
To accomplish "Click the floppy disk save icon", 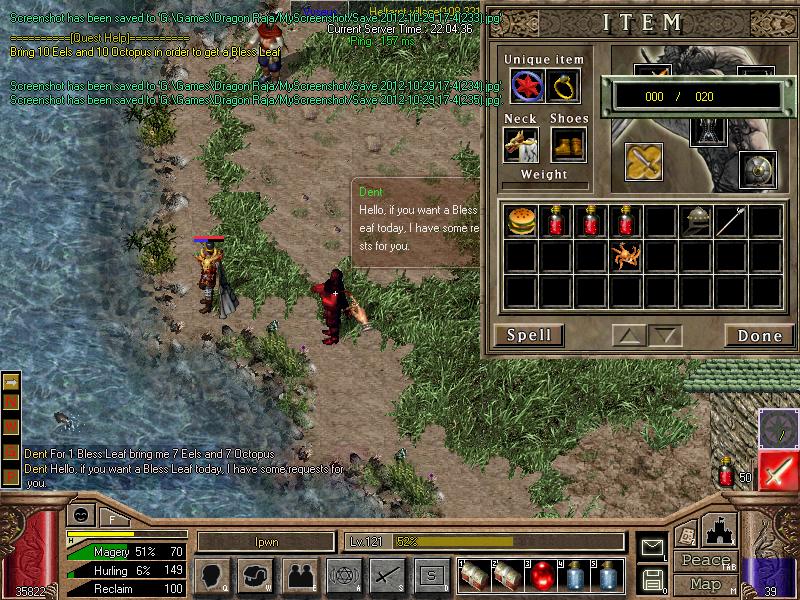I will [x=652, y=579].
